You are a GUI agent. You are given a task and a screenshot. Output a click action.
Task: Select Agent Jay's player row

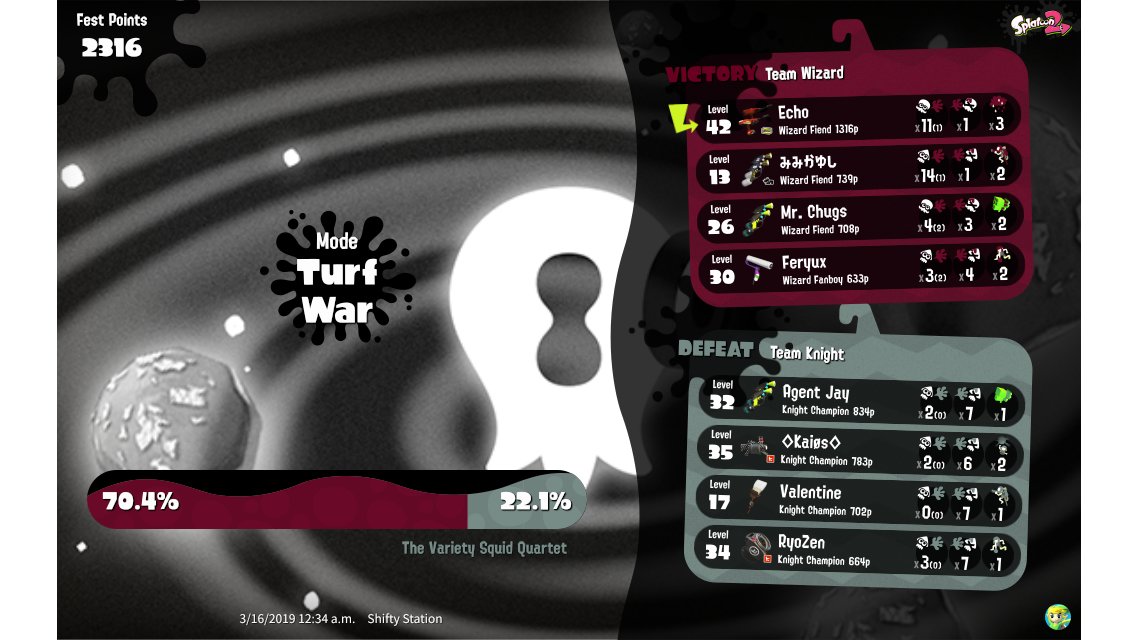click(858, 399)
